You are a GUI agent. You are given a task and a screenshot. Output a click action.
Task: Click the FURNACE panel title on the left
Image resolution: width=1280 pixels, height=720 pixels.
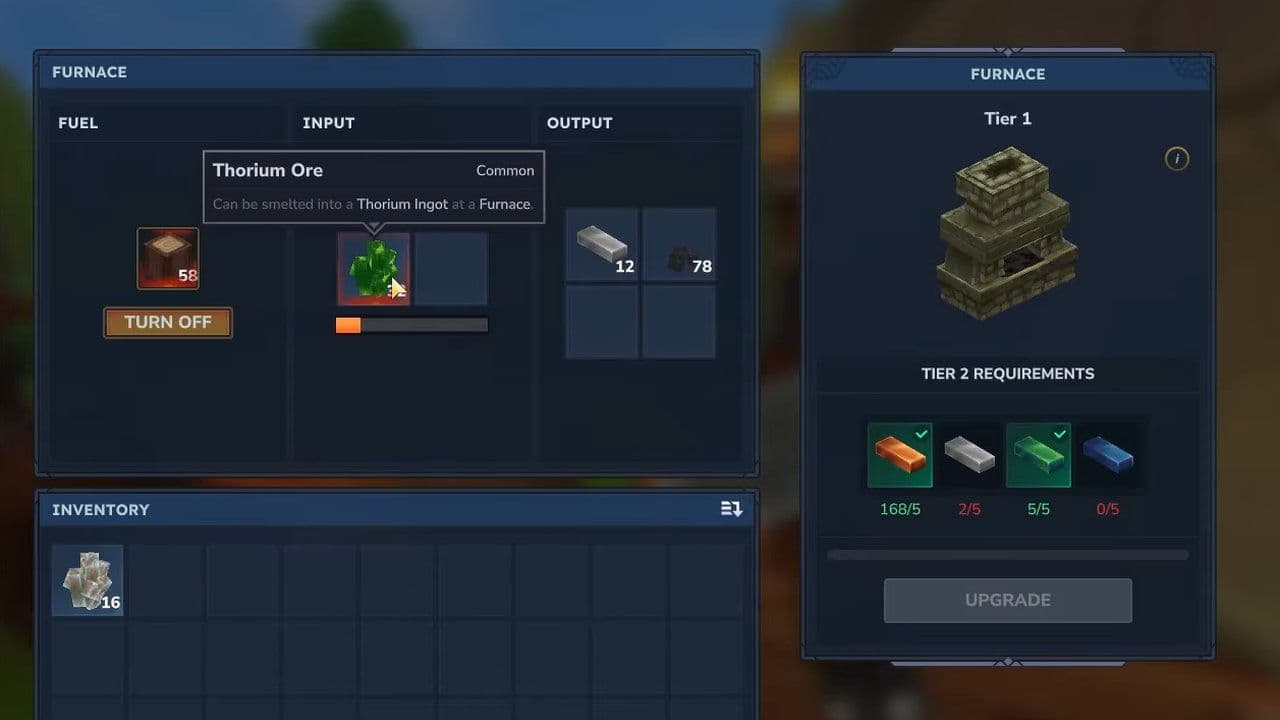(x=89, y=71)
